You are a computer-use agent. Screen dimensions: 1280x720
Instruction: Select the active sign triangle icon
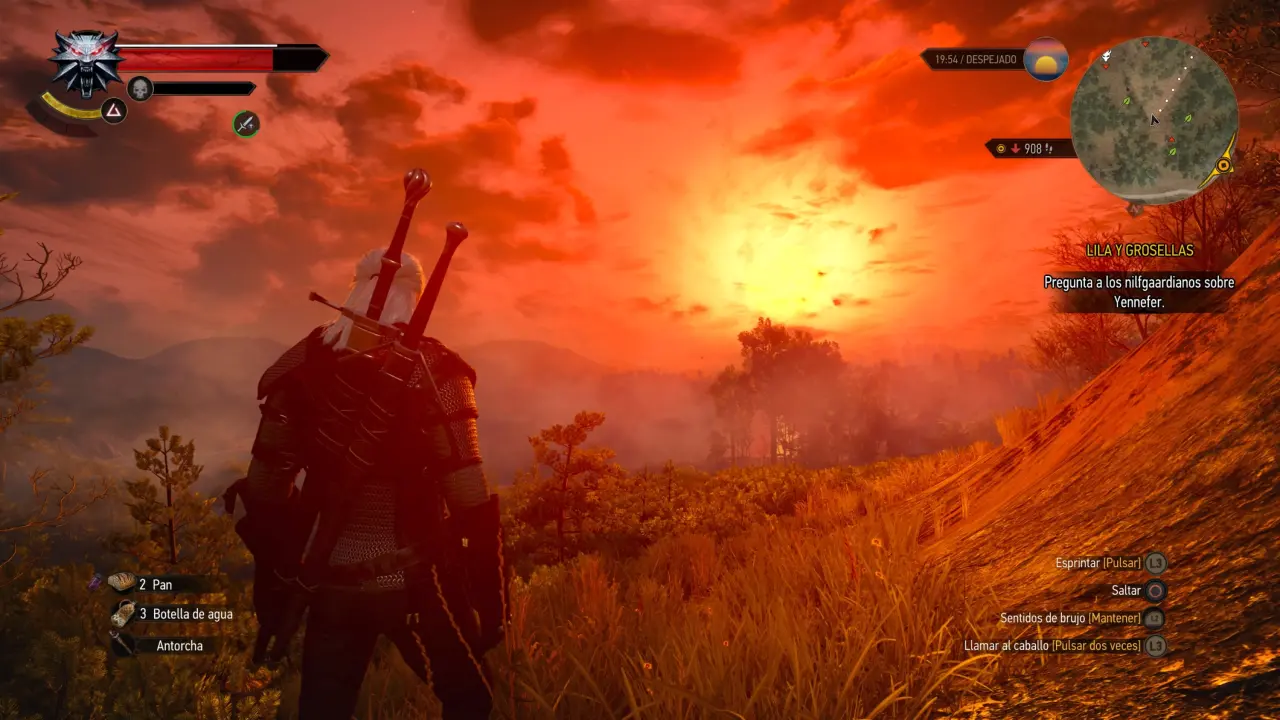pyautogui.click(x=114, y=111)
